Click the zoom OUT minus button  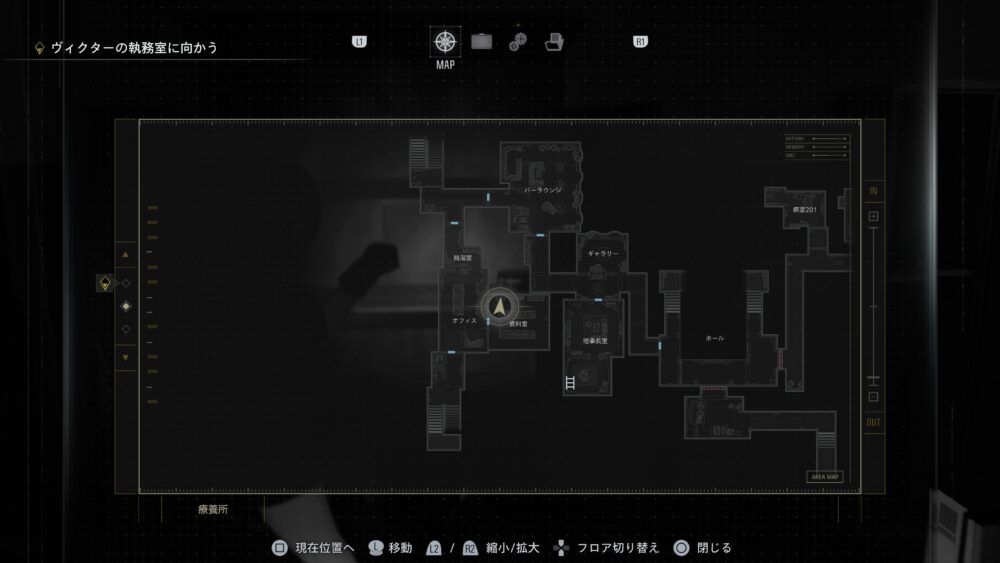(x=873, y=397)
